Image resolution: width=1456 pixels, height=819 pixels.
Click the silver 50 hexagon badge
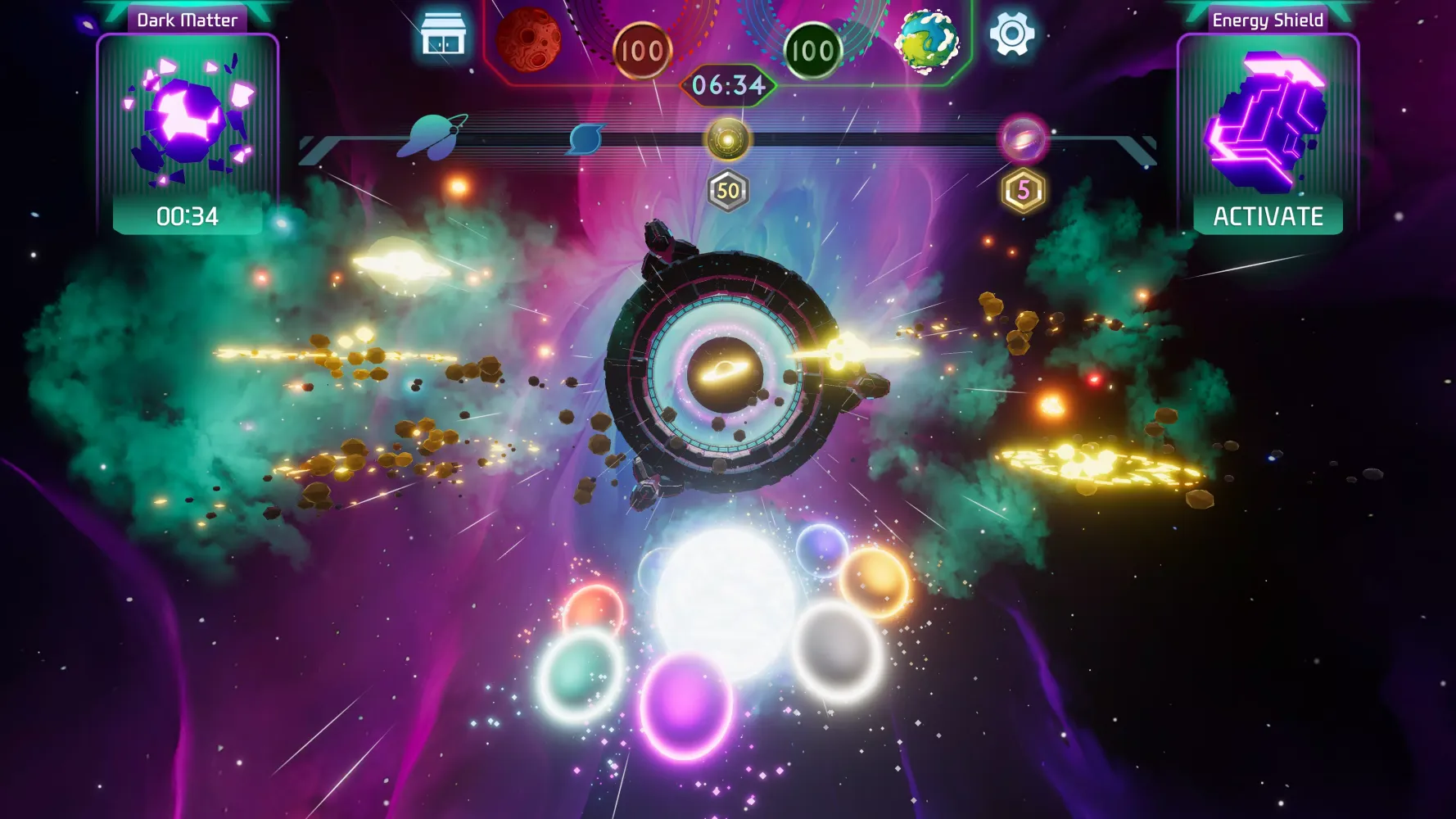point(727,189)
